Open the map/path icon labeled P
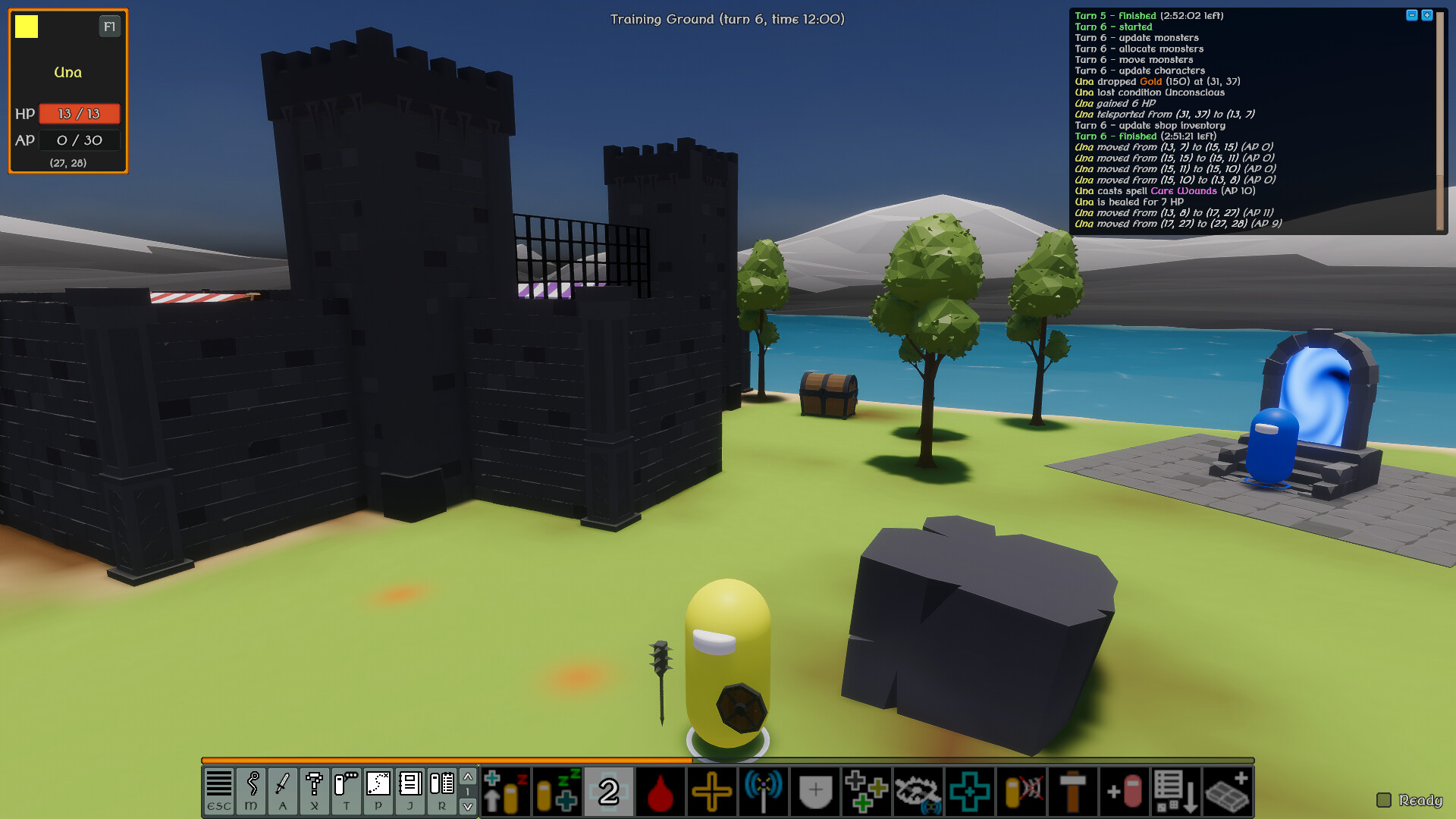Screen dimensions: 1456x819 (x=378, y=789)
